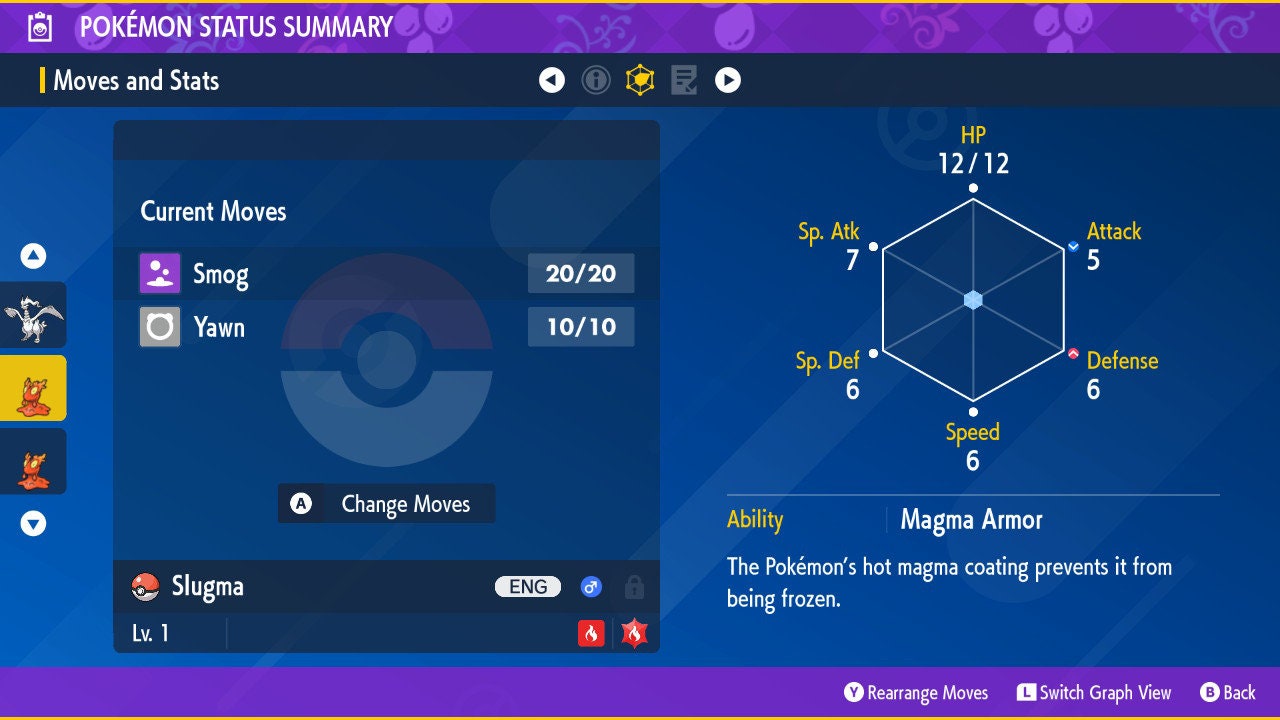The width and height of the screenshot is (1280, 720).
Task: Click the Change Moves button
Action: coord(386,504)
